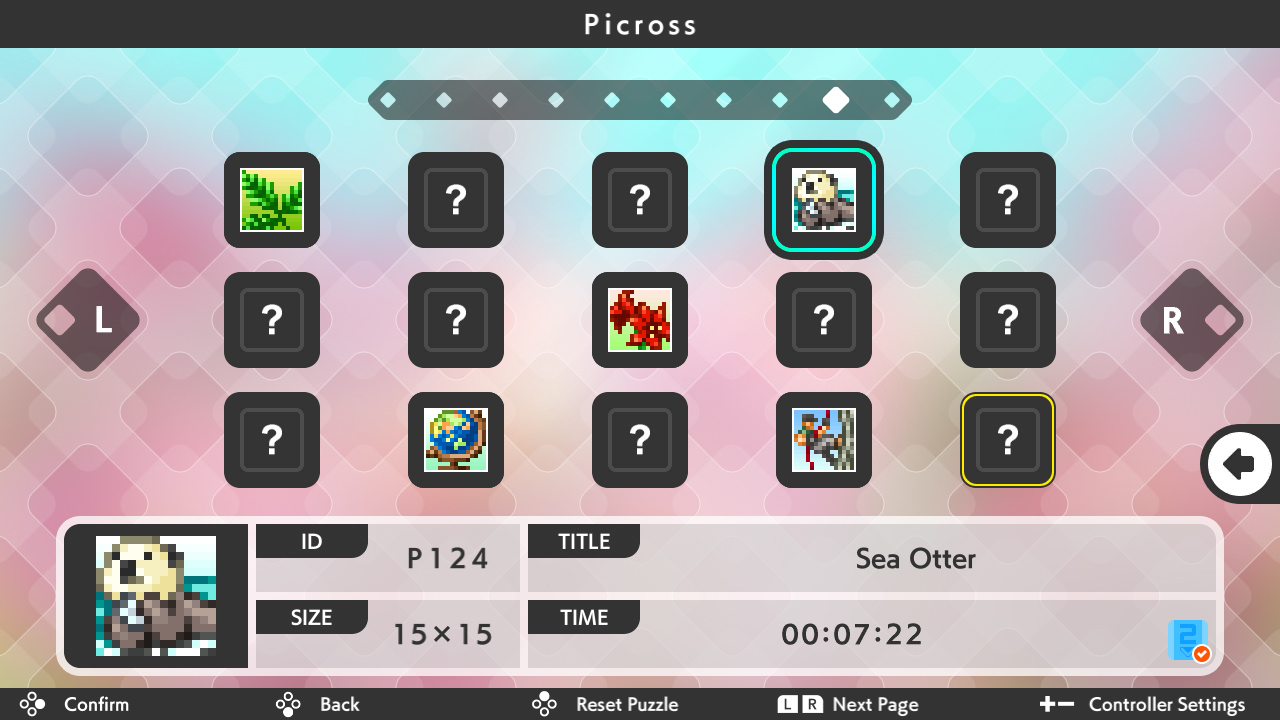This screenshot has height=720, width=1280.
Task: Go to the previous page with L
Action: coord(88,320)
